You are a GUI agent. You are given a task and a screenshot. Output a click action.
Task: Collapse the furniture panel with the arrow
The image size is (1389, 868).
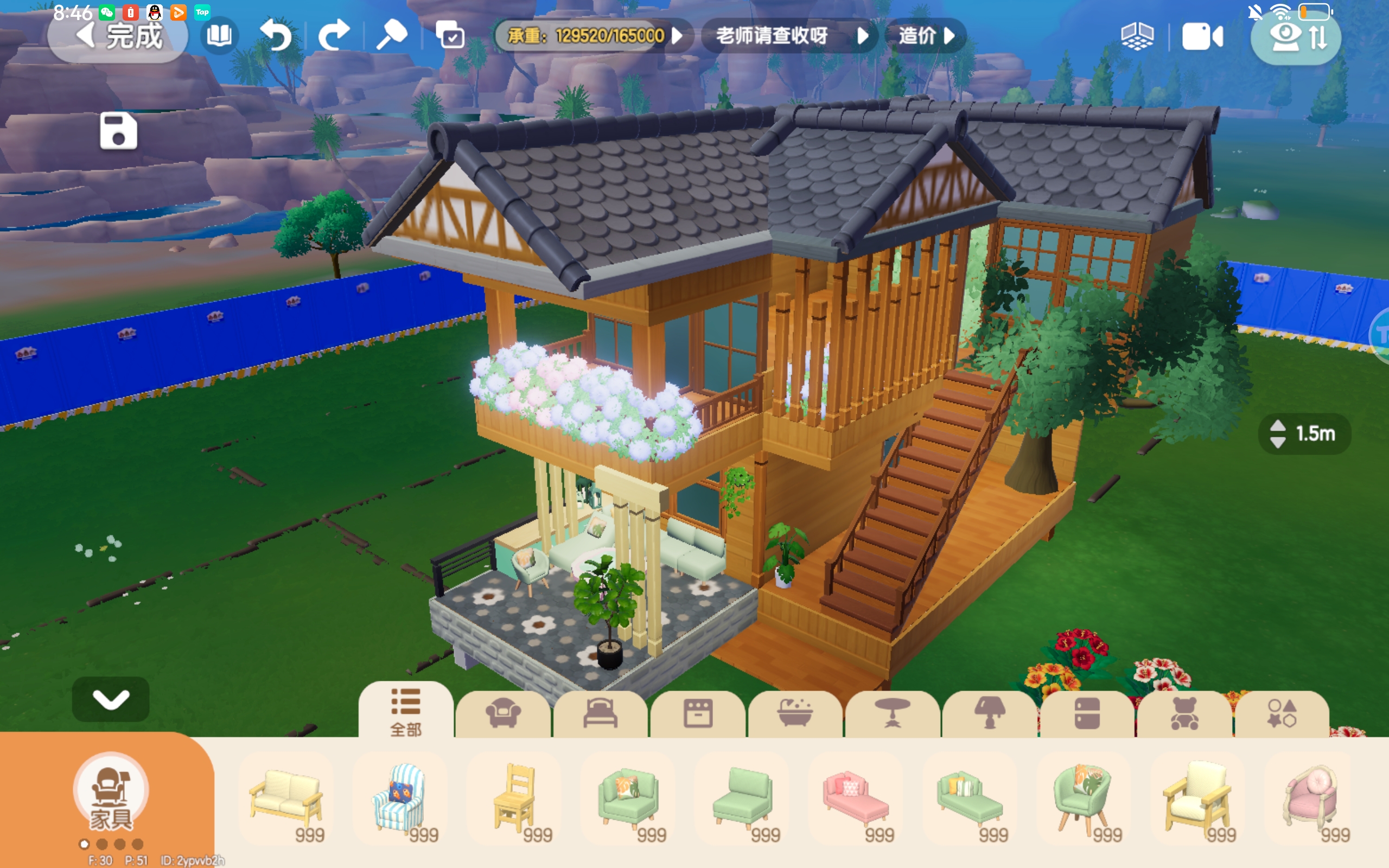[111, 699]
